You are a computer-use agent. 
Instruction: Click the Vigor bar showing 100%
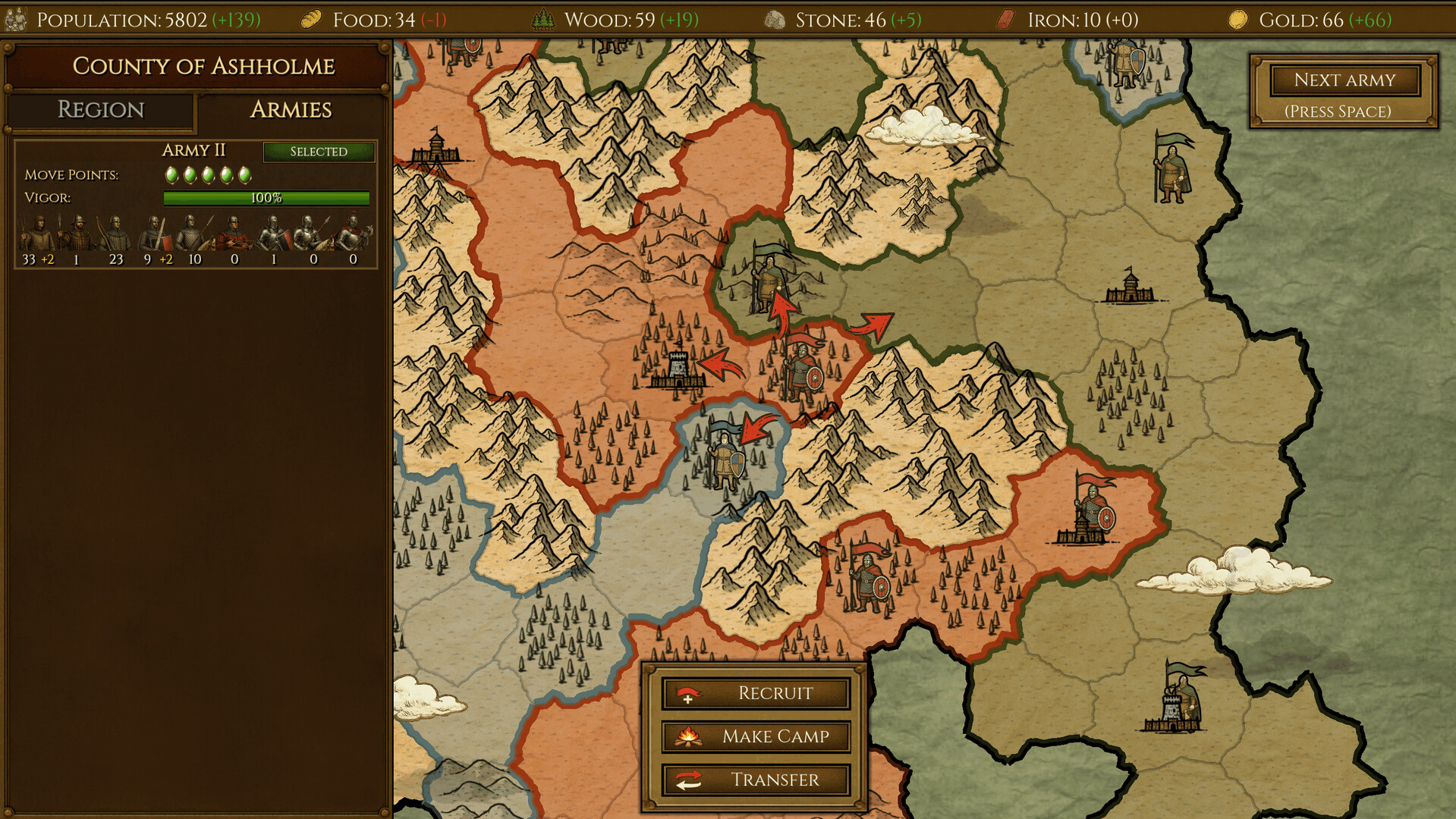pos(267,199)
